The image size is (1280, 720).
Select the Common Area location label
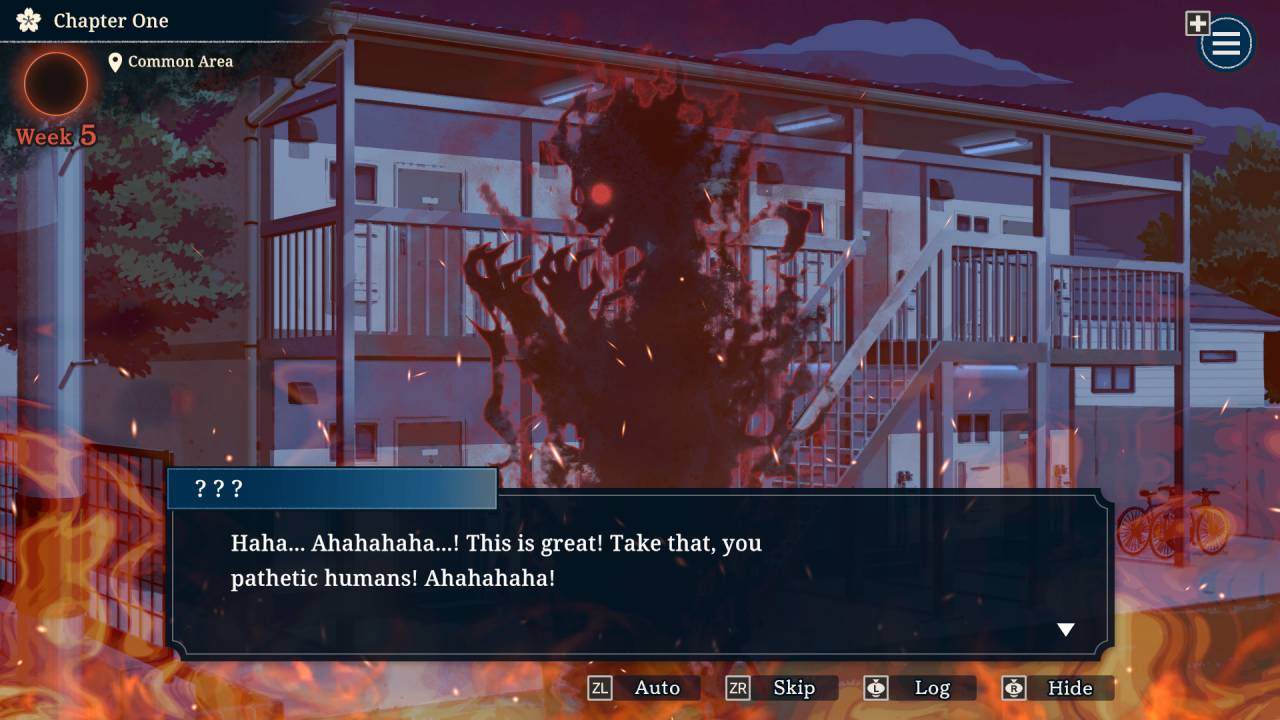click(x=180, y=61)
